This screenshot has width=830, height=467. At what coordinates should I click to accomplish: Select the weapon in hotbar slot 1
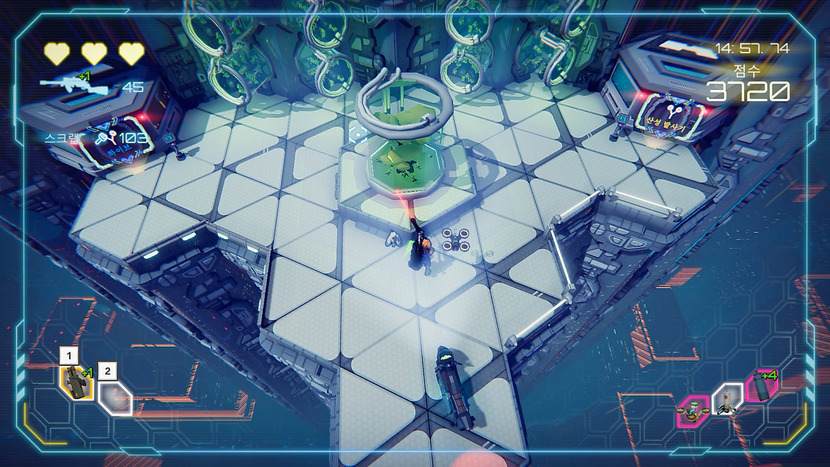pyautogui.click(x=76, y=382)
